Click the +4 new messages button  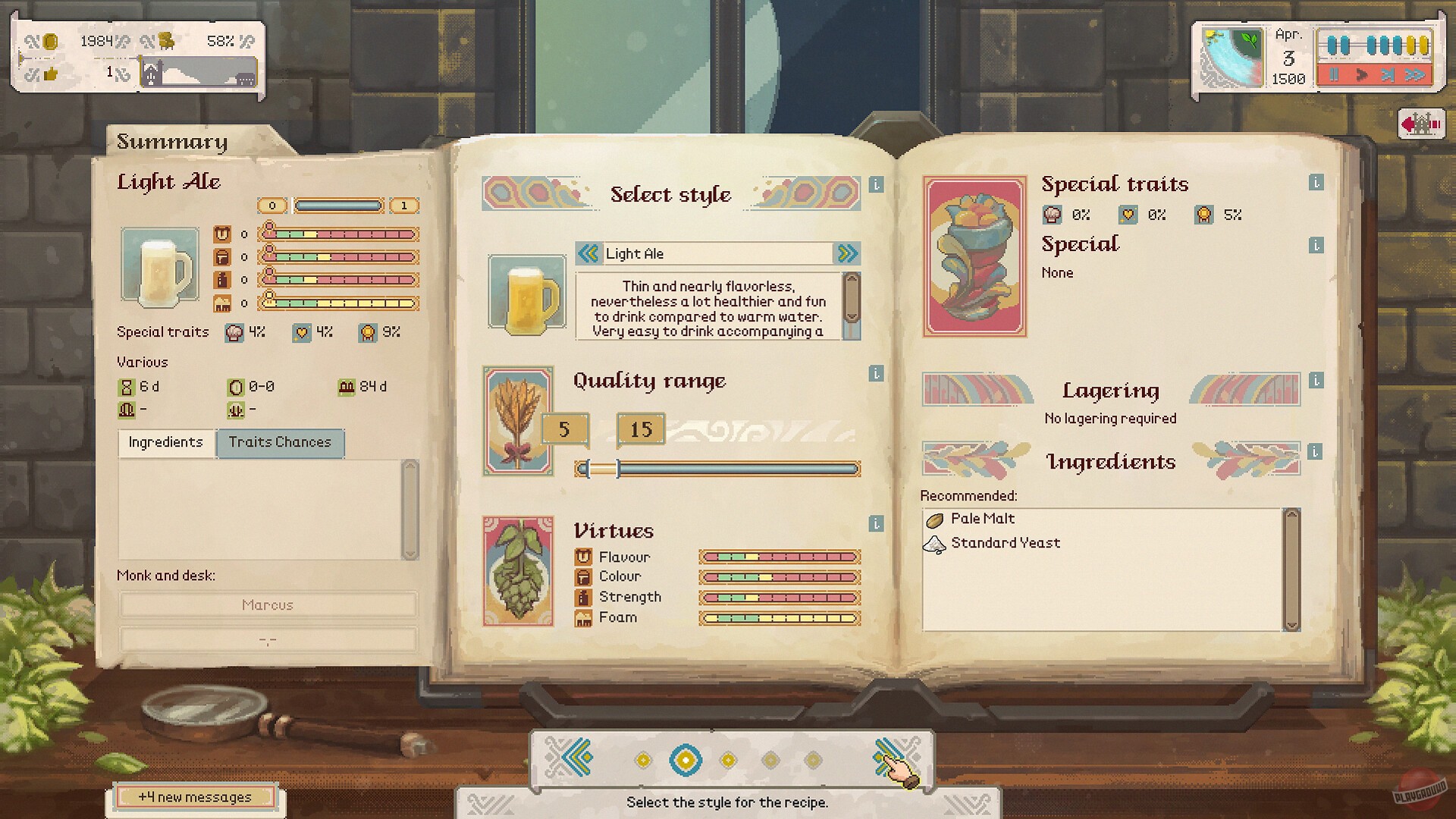coord(196,797)
